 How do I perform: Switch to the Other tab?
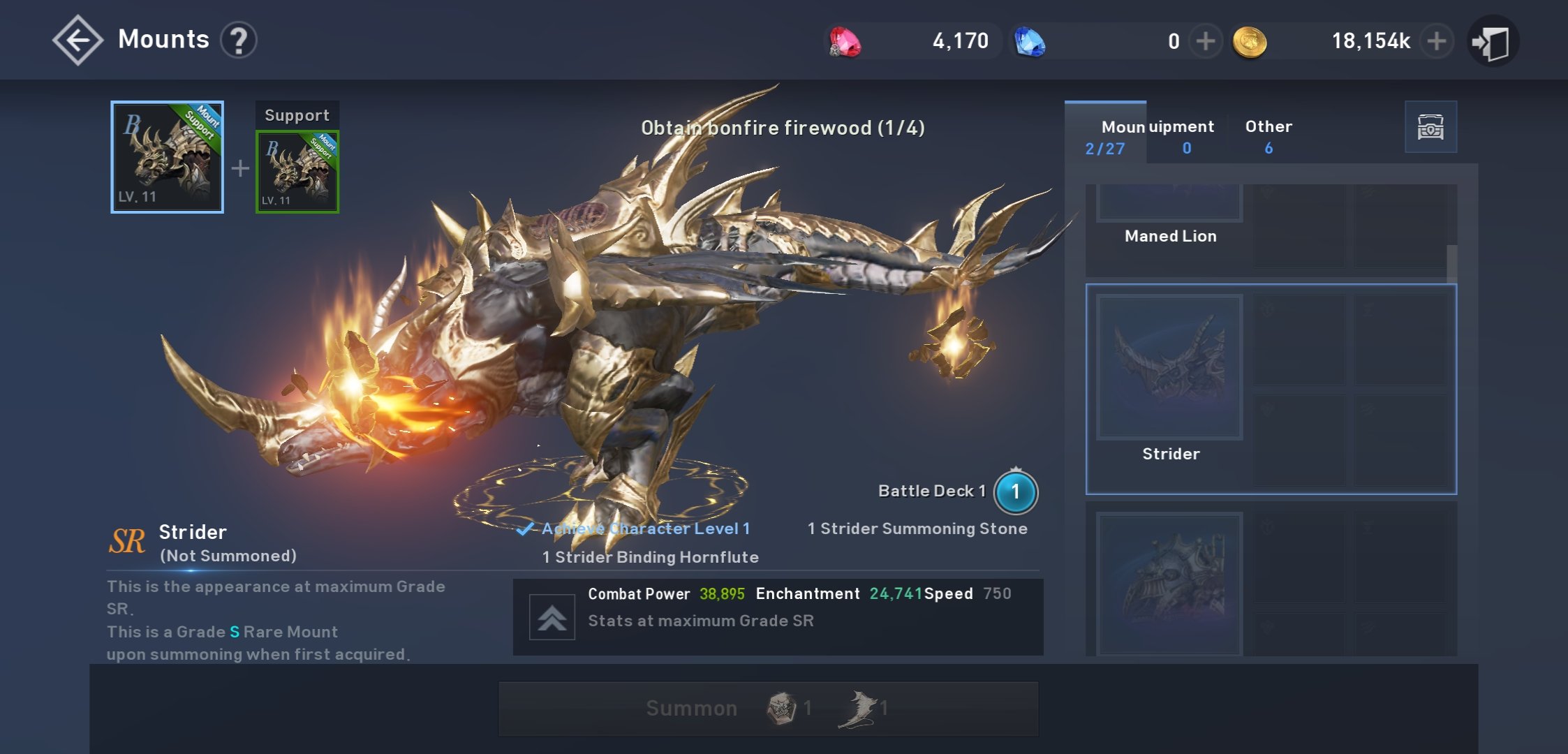point(1269,136)
